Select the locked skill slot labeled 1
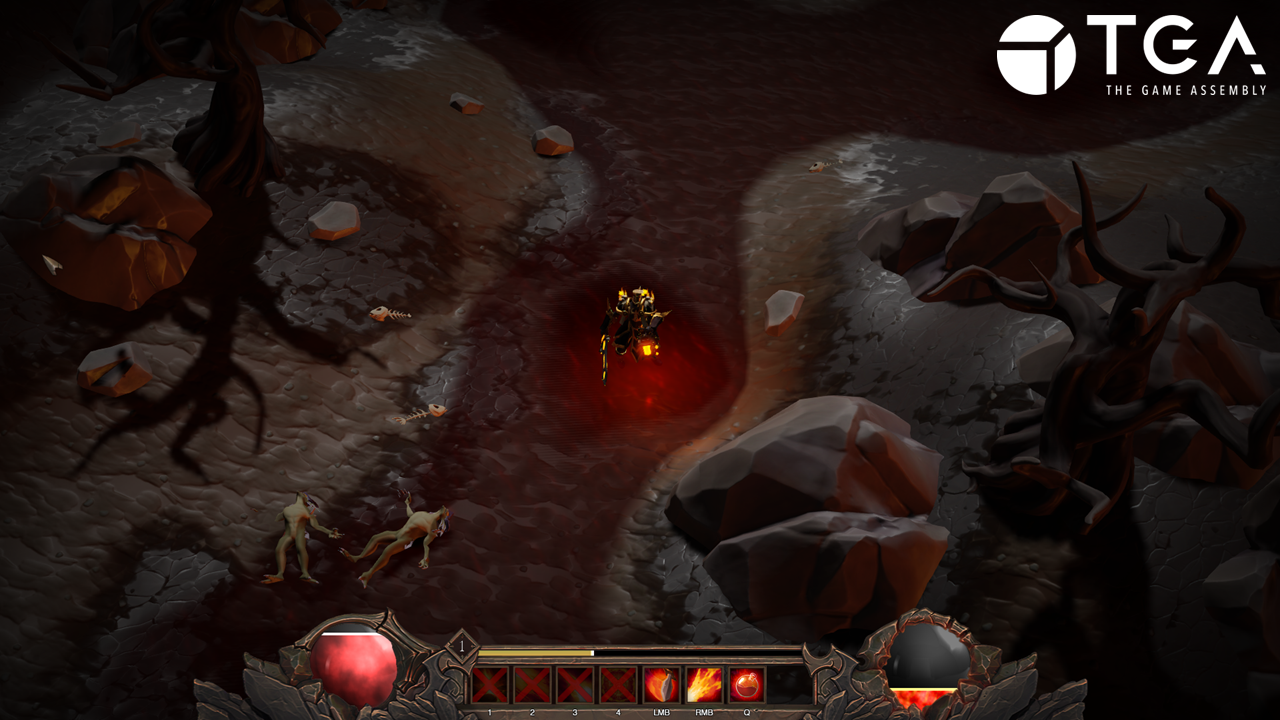1280x720 pixels. [x=490, y=685]
